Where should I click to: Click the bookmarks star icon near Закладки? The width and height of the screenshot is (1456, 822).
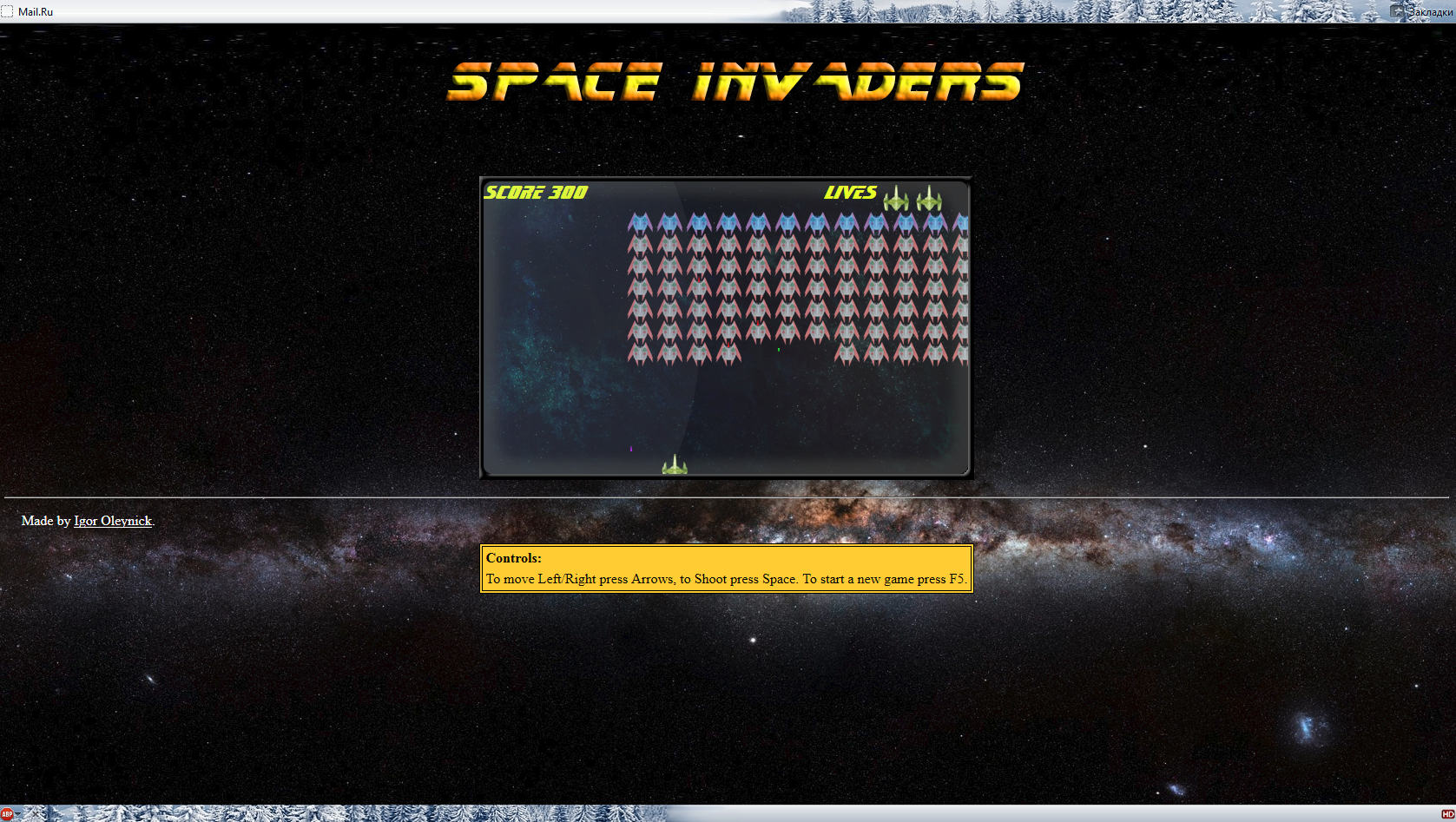click(1397, 11)
